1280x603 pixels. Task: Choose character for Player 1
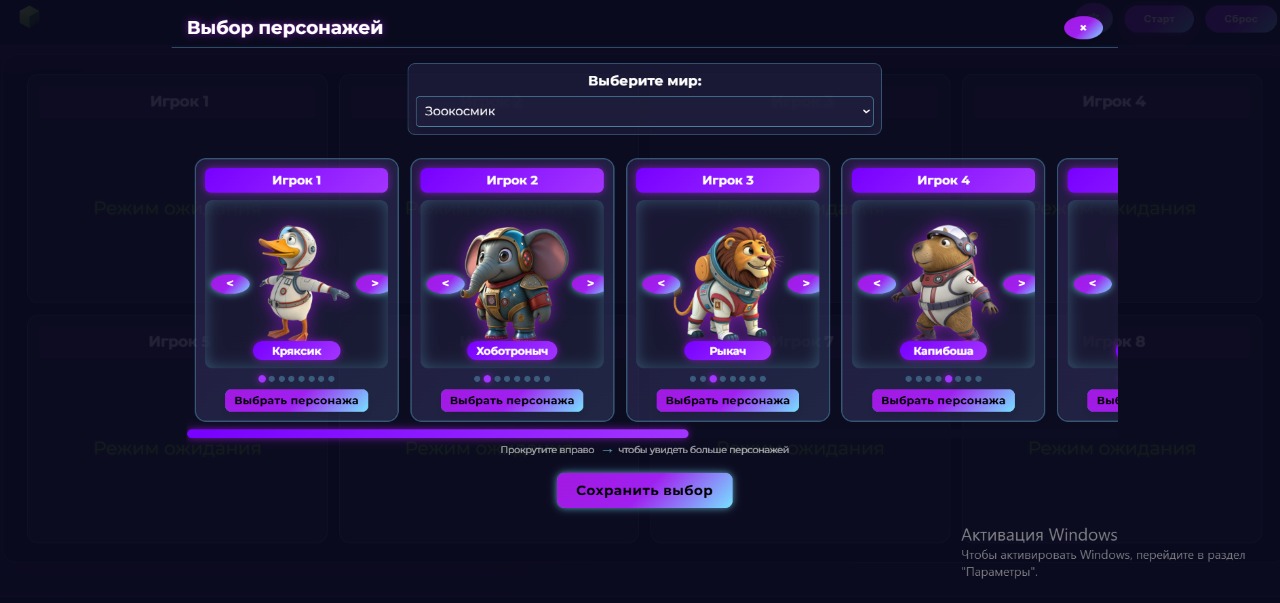tap(296, 401)
